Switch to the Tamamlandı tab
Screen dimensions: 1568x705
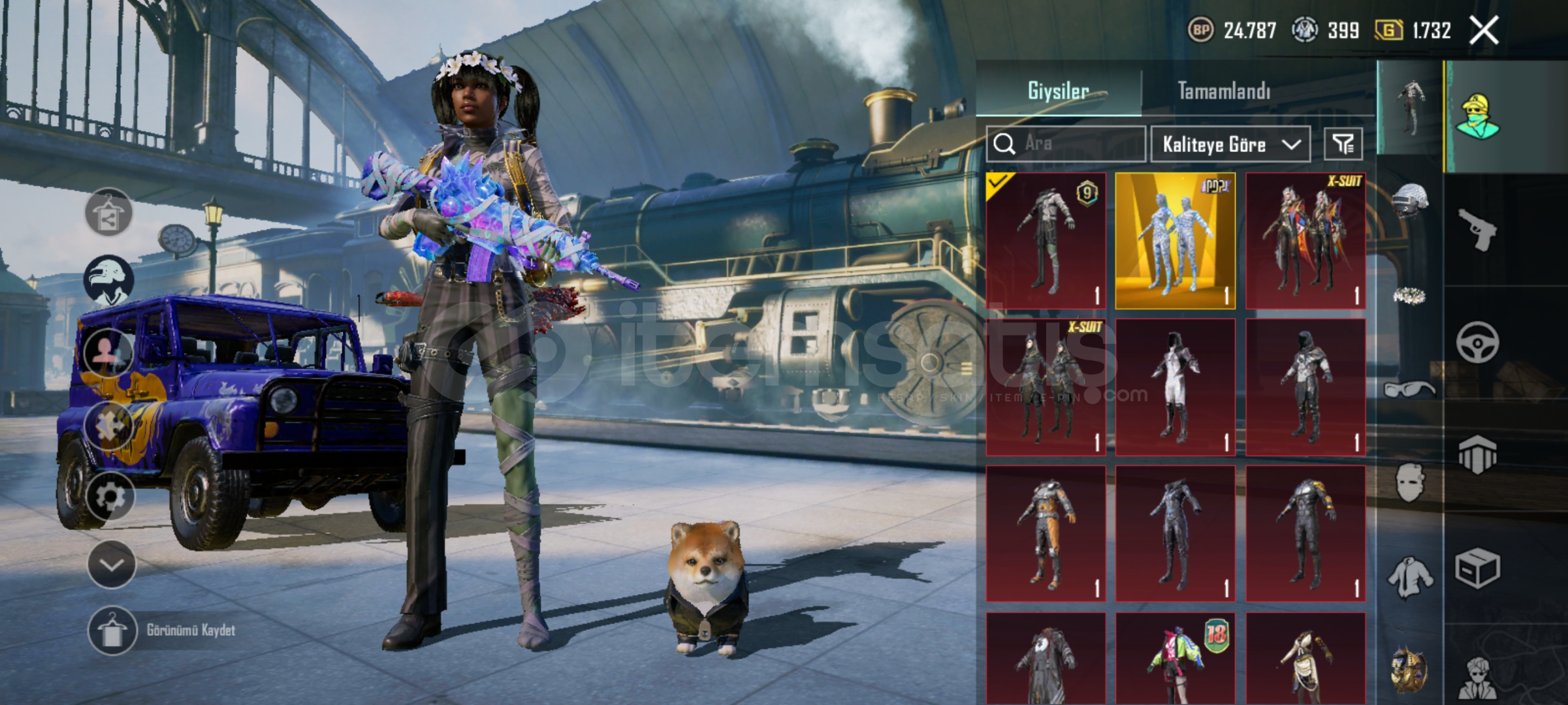click(x=1223, y=91)
